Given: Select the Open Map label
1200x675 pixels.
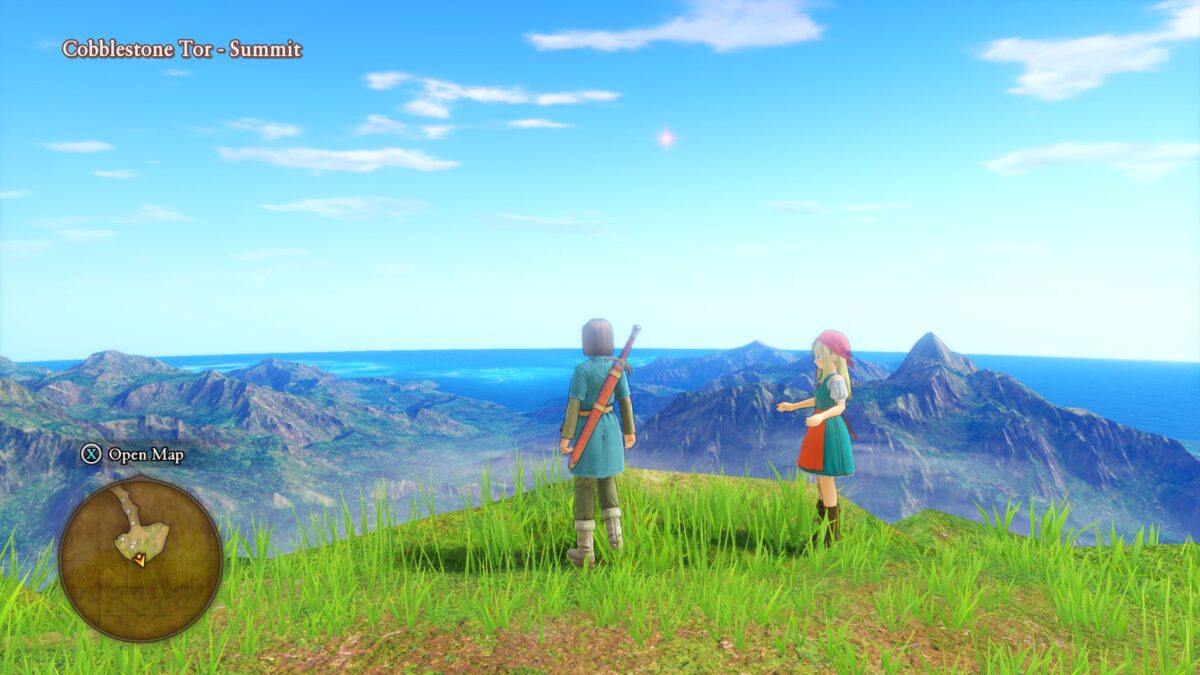Looking at the screenshot, I should tap(145, 455).
